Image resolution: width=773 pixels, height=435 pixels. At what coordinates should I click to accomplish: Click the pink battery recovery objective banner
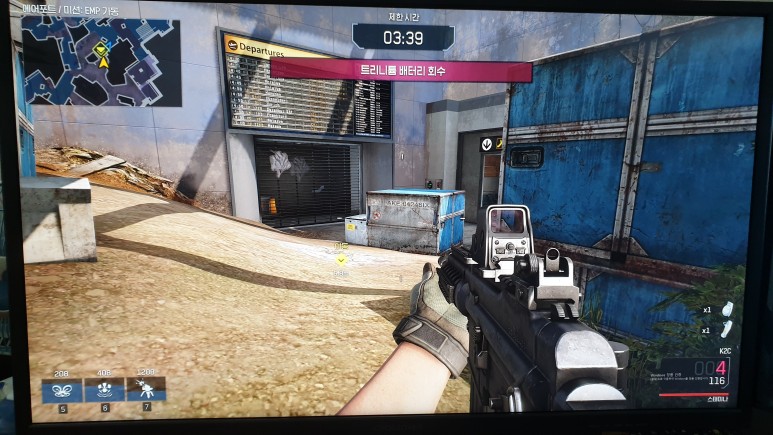pyautogui.click(x=401, y=71)
